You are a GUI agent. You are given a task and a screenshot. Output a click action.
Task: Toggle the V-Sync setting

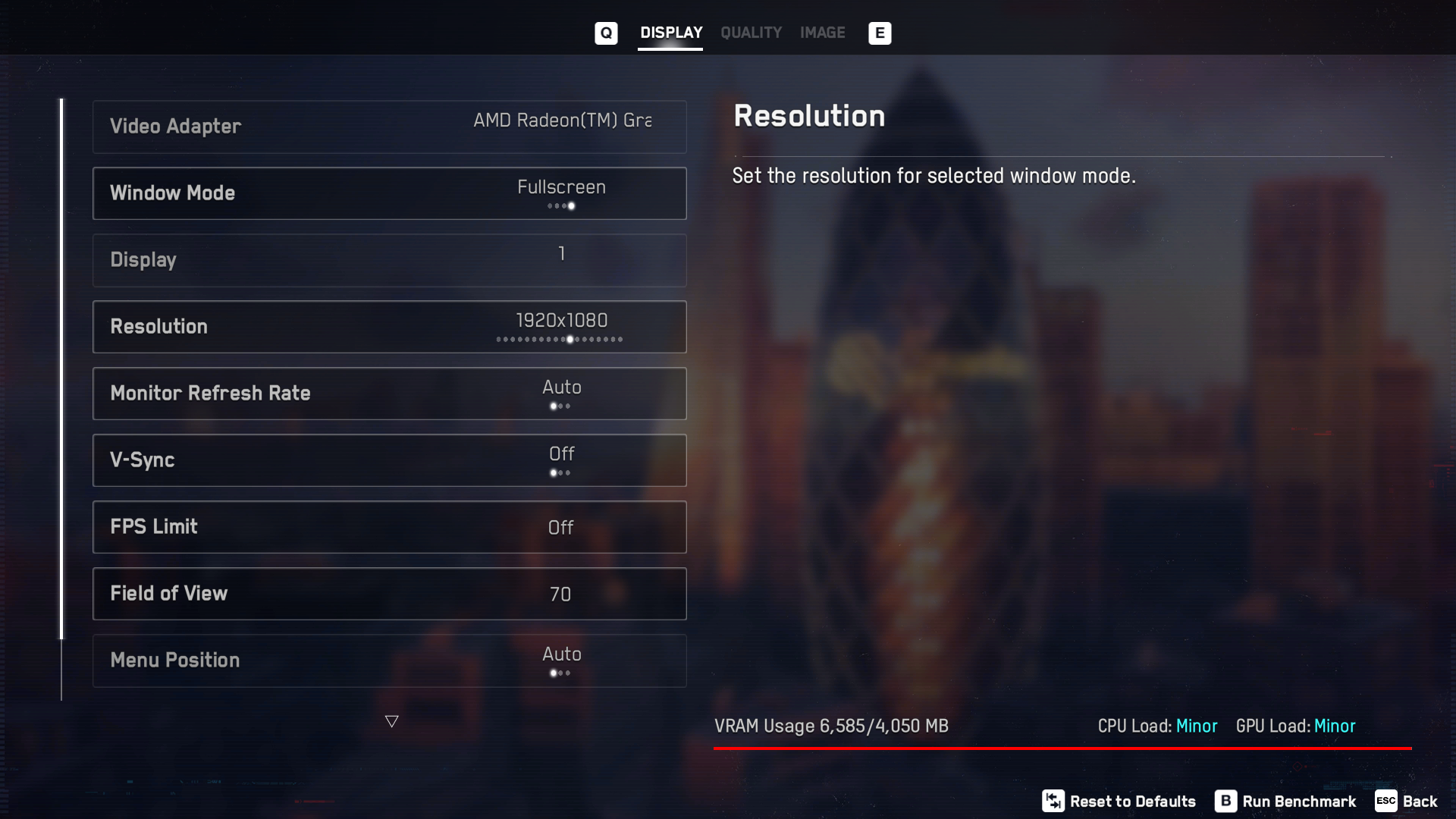(389, 460)
